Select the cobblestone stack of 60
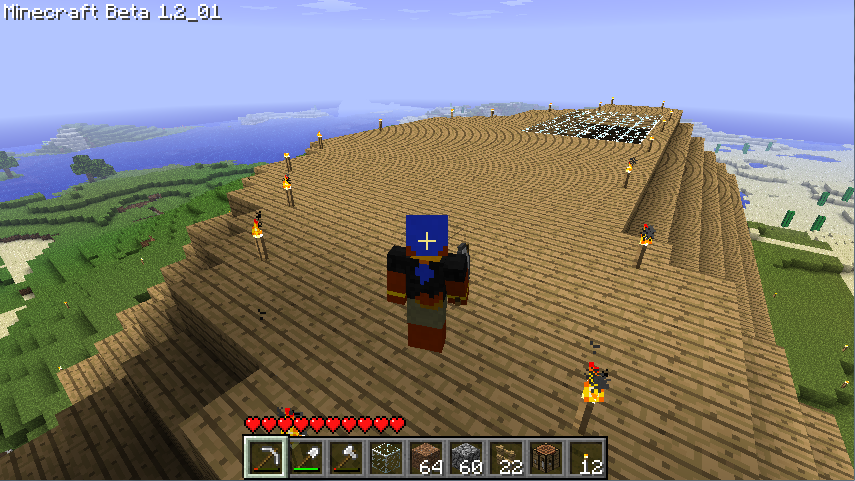Image resolution: width=855 pixels, height=481 pixels. tap(465, 458)
